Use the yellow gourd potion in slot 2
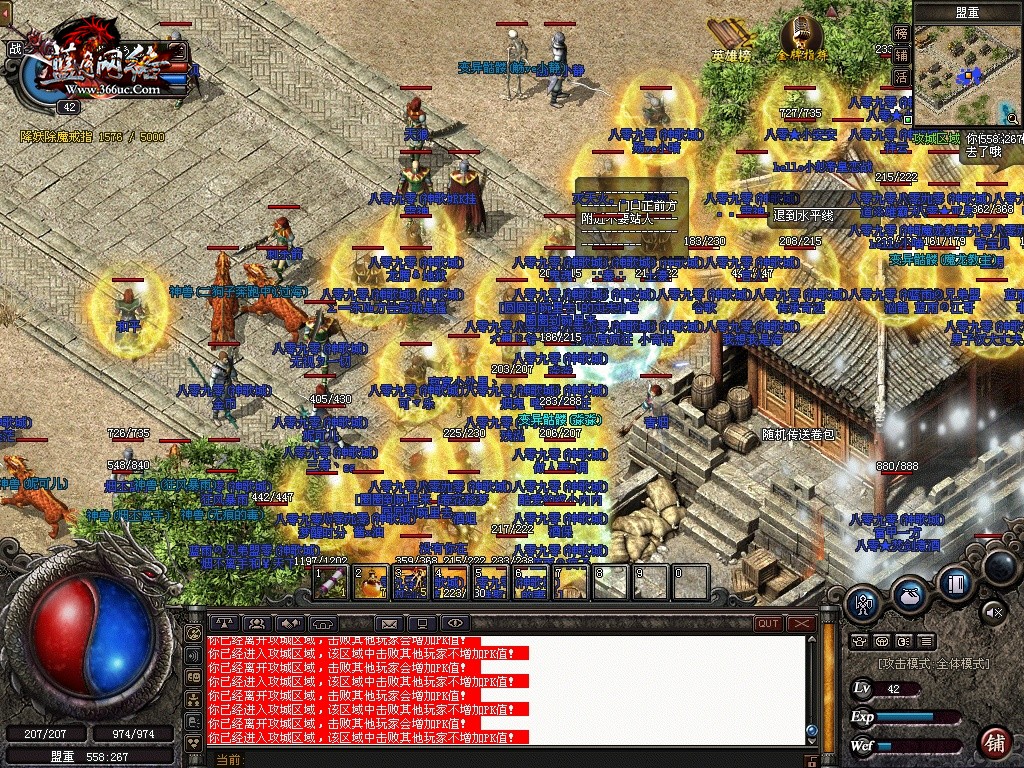 pyautogui.click(x=370, y=582)
